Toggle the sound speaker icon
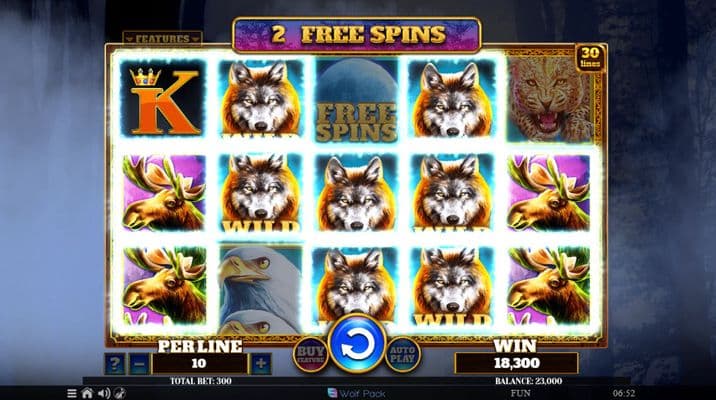 click(x=103, y=393)
